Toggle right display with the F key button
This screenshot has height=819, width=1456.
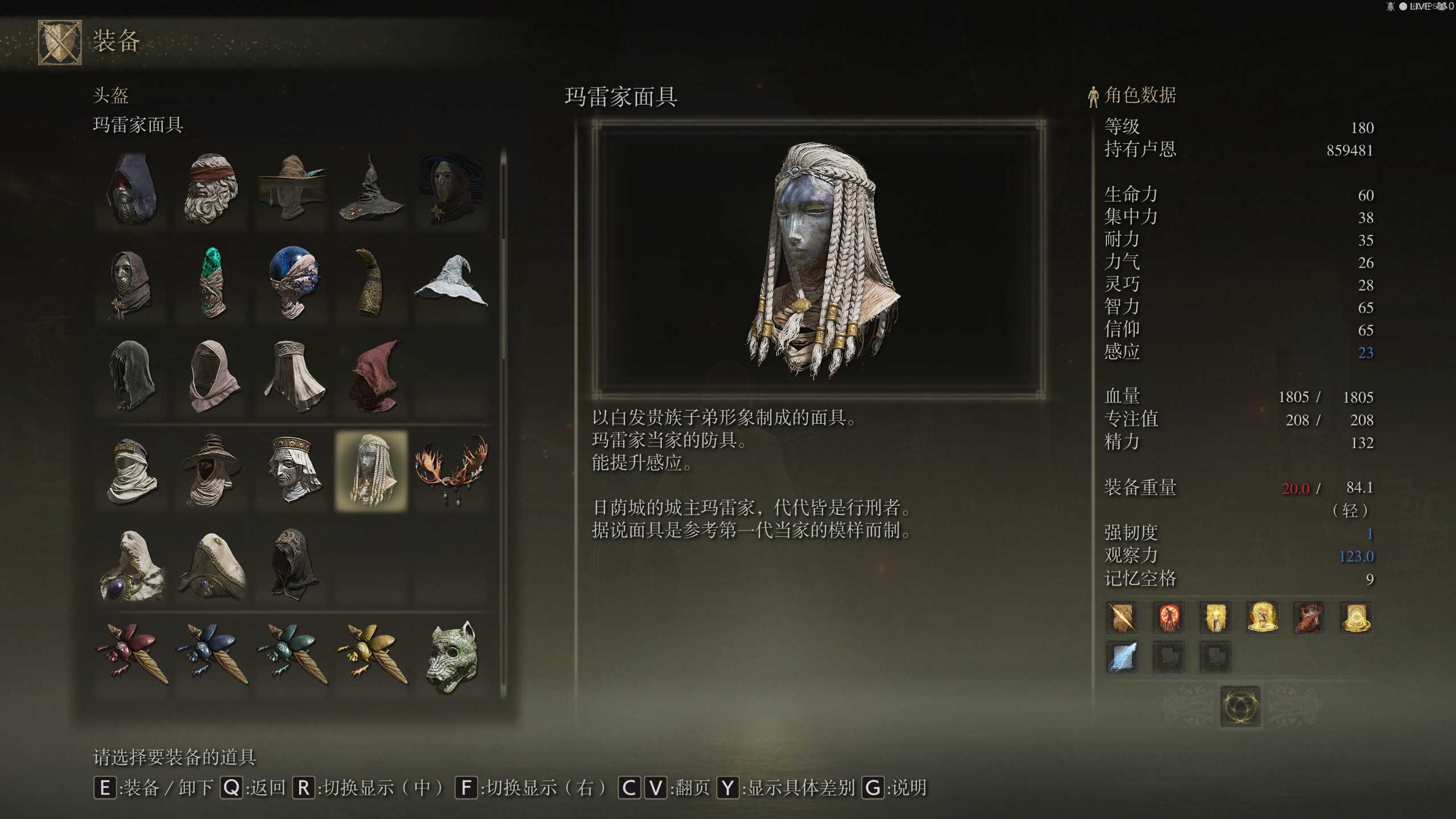(467, 788)
